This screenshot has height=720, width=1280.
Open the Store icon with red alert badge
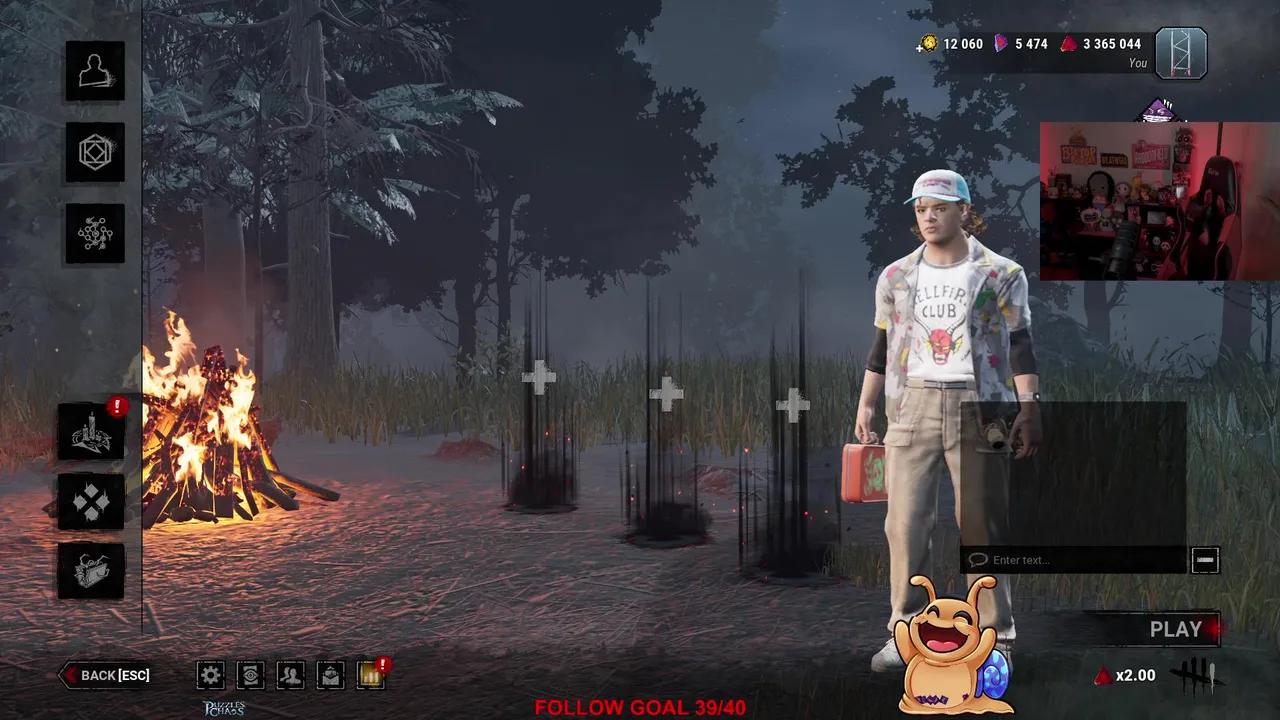(370, 675)
